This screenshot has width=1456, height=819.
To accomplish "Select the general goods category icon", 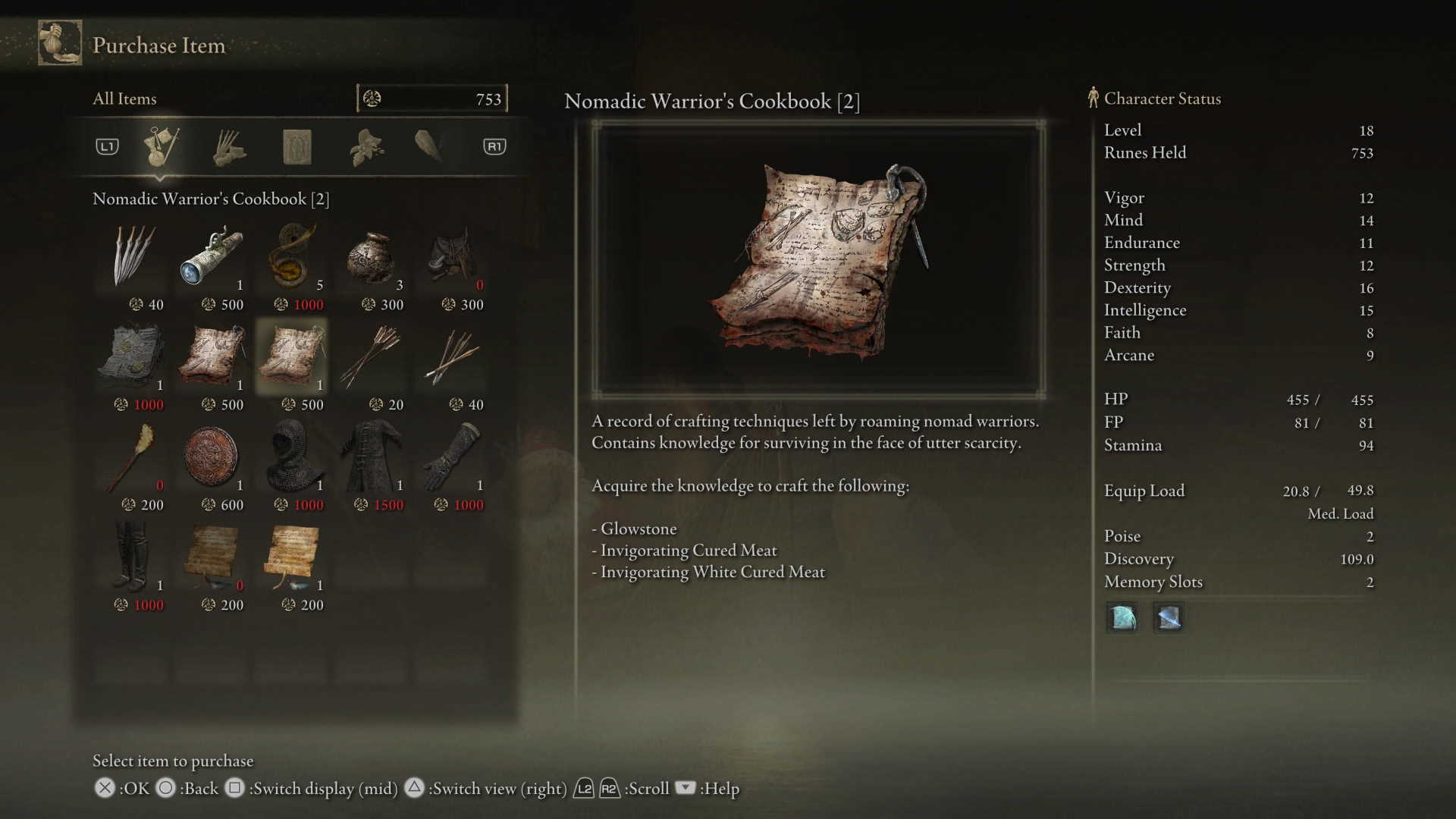I will tap(163, 146).
